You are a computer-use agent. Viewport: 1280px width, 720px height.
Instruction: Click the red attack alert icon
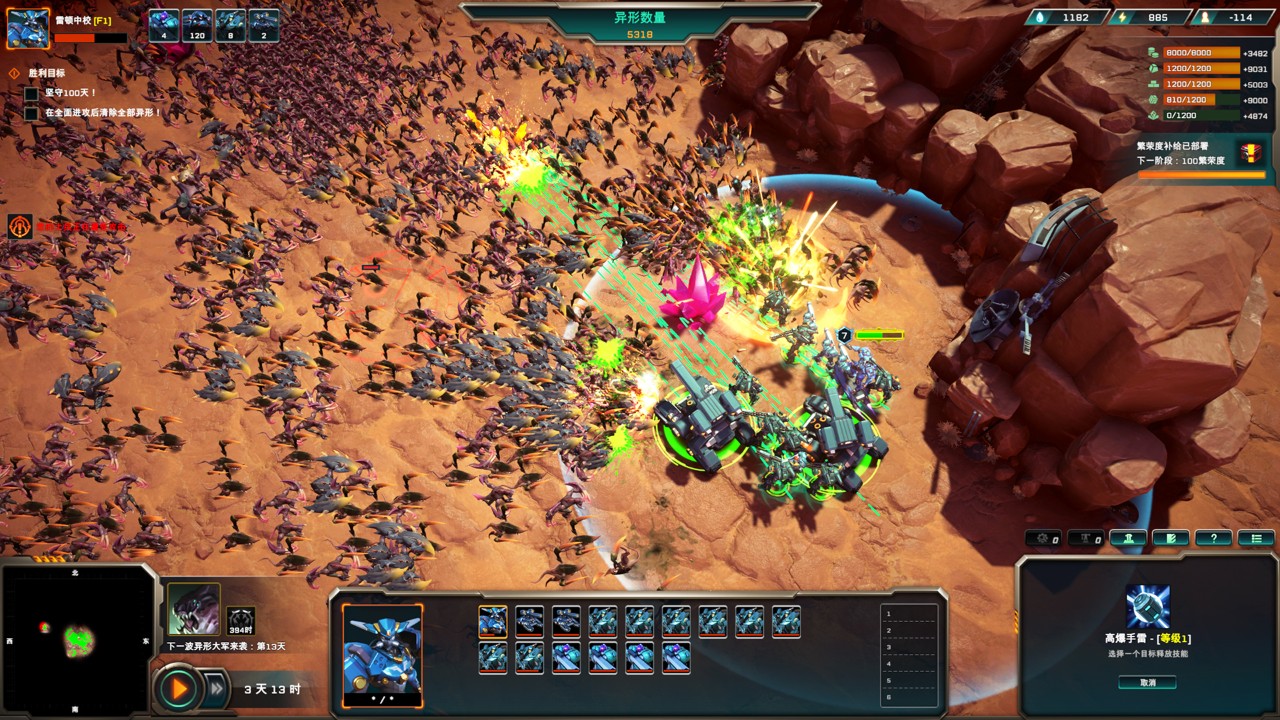[19, 226]
